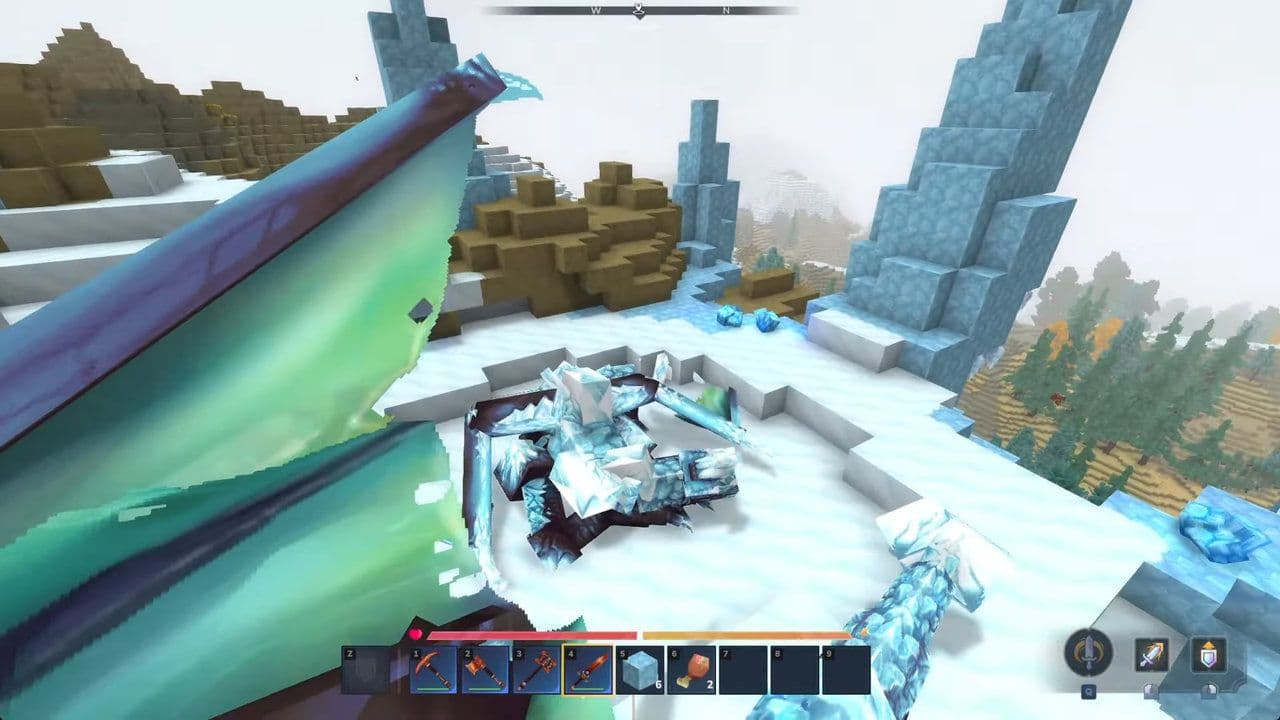Click empty hotbar slot 9
The image size is (1280, 720).
click(x=846, y=670)
